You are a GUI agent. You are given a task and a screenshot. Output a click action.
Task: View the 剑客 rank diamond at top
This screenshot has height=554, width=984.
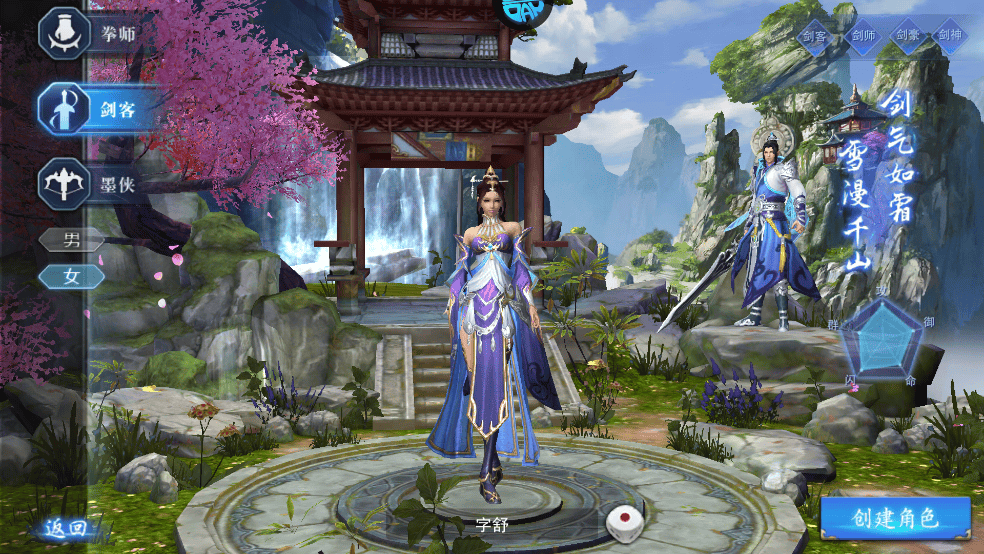[814, 36]
